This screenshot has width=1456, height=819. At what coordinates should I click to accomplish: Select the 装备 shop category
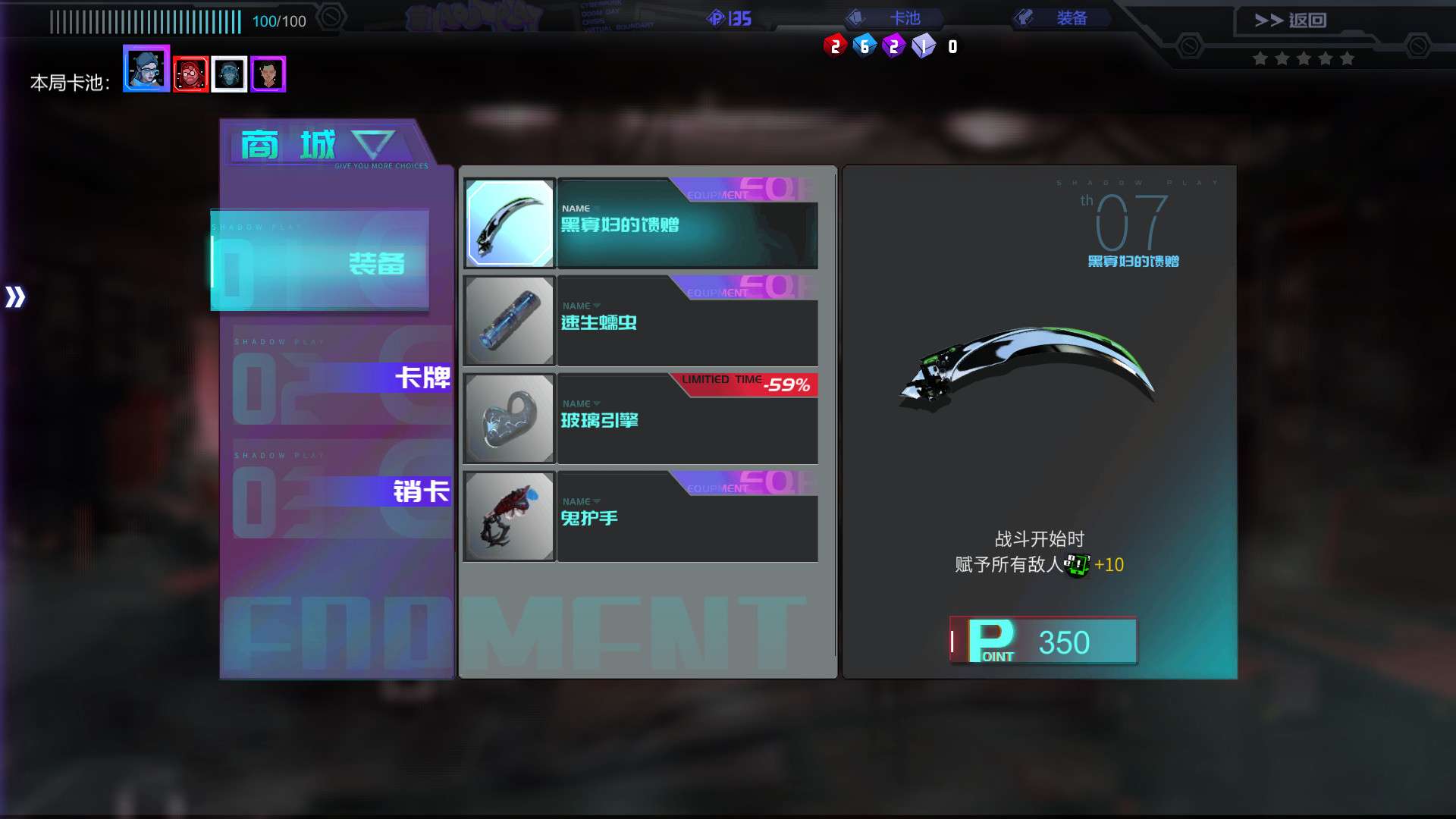[x=320, y=262]
